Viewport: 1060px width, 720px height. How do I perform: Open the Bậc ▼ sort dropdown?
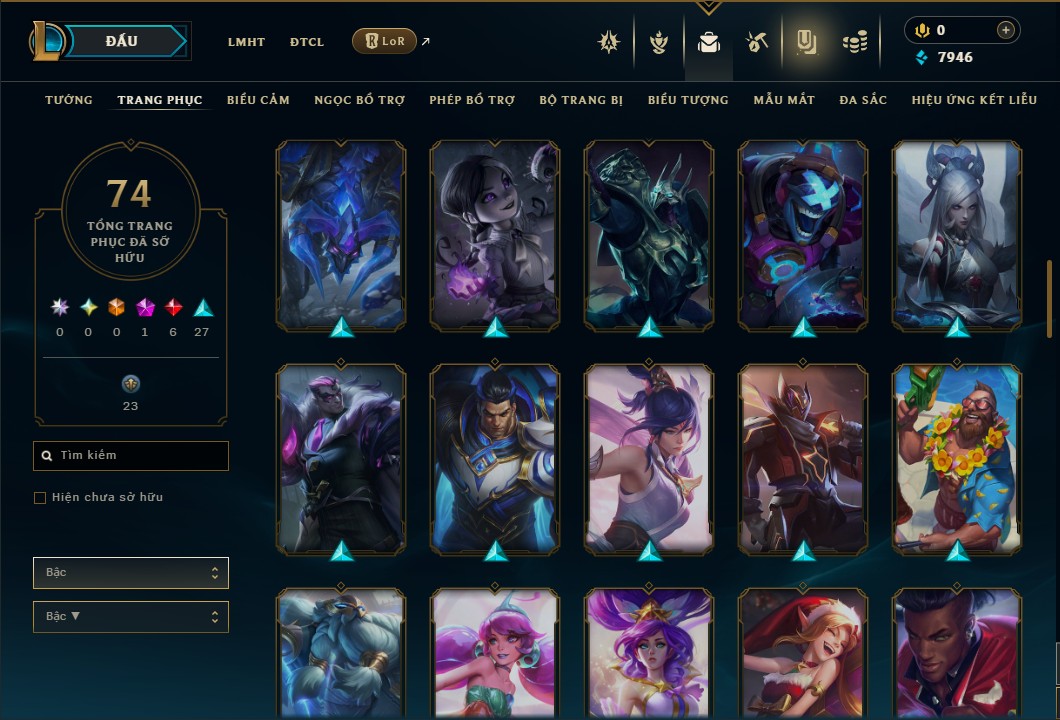tap(131, 617)
